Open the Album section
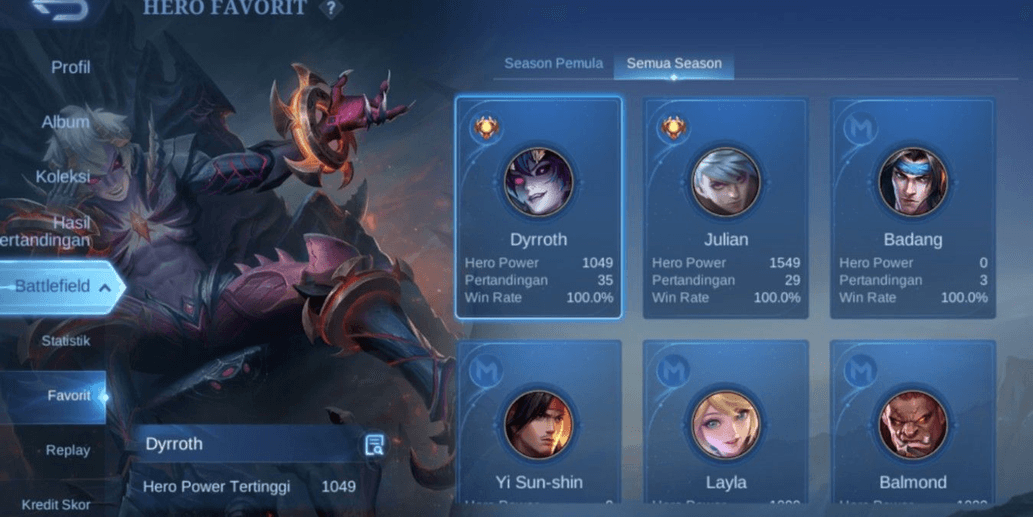Image resolution: width=1033 pixels, height=517 pixels. 66,122
